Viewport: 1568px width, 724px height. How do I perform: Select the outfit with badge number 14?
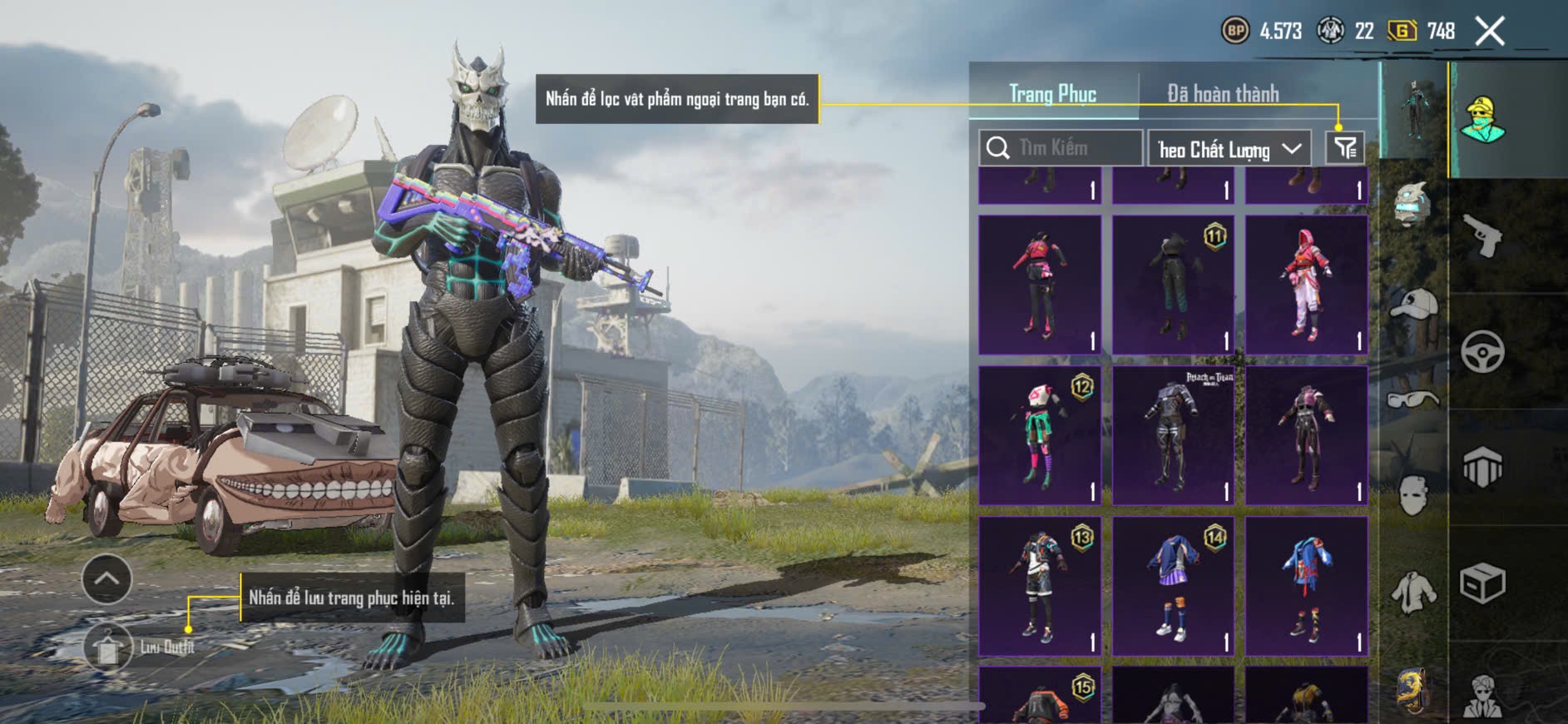pyautogui.click(x=1173, y=586)
